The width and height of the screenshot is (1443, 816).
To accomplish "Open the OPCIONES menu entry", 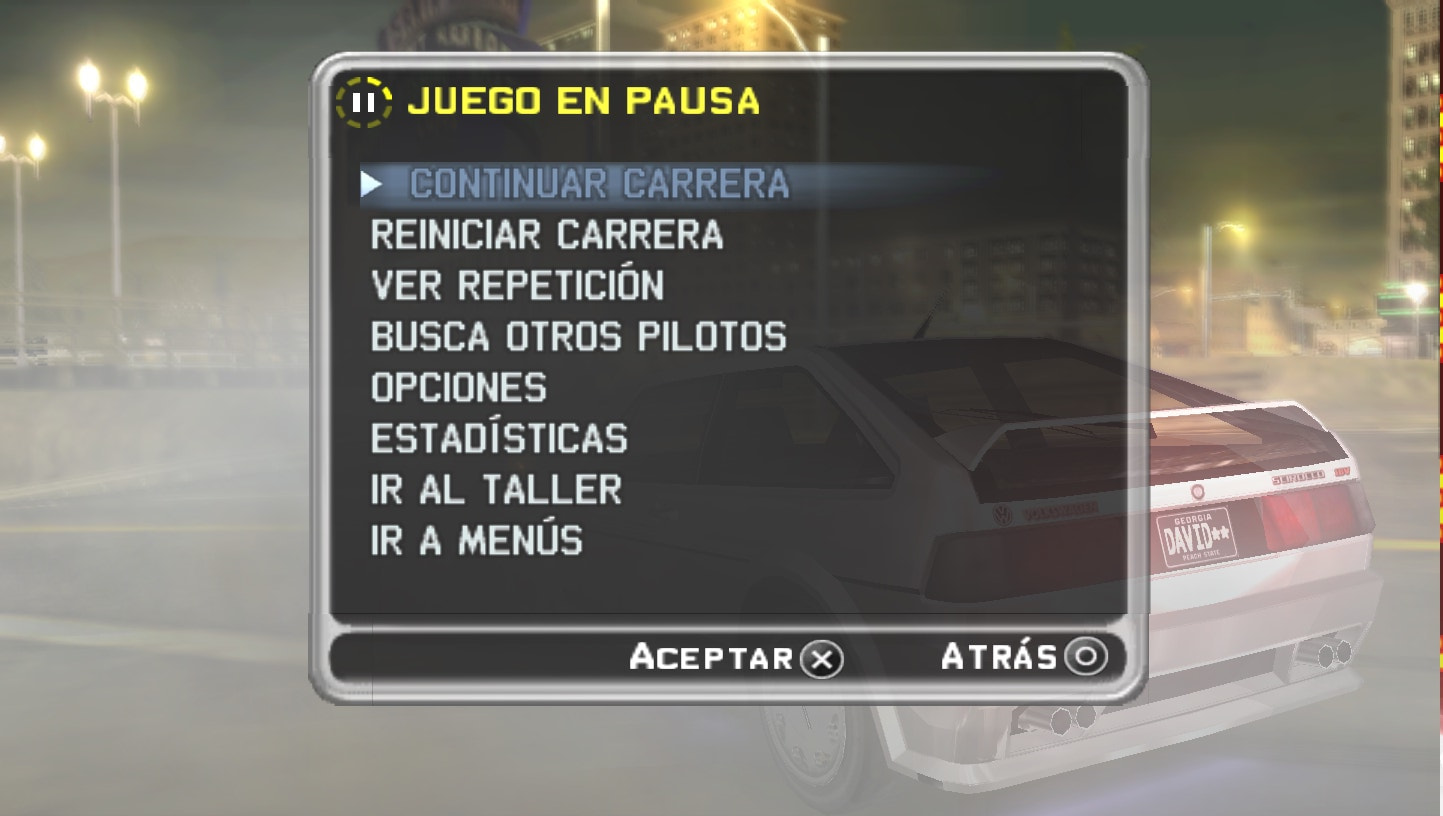I will click(458, 388).
